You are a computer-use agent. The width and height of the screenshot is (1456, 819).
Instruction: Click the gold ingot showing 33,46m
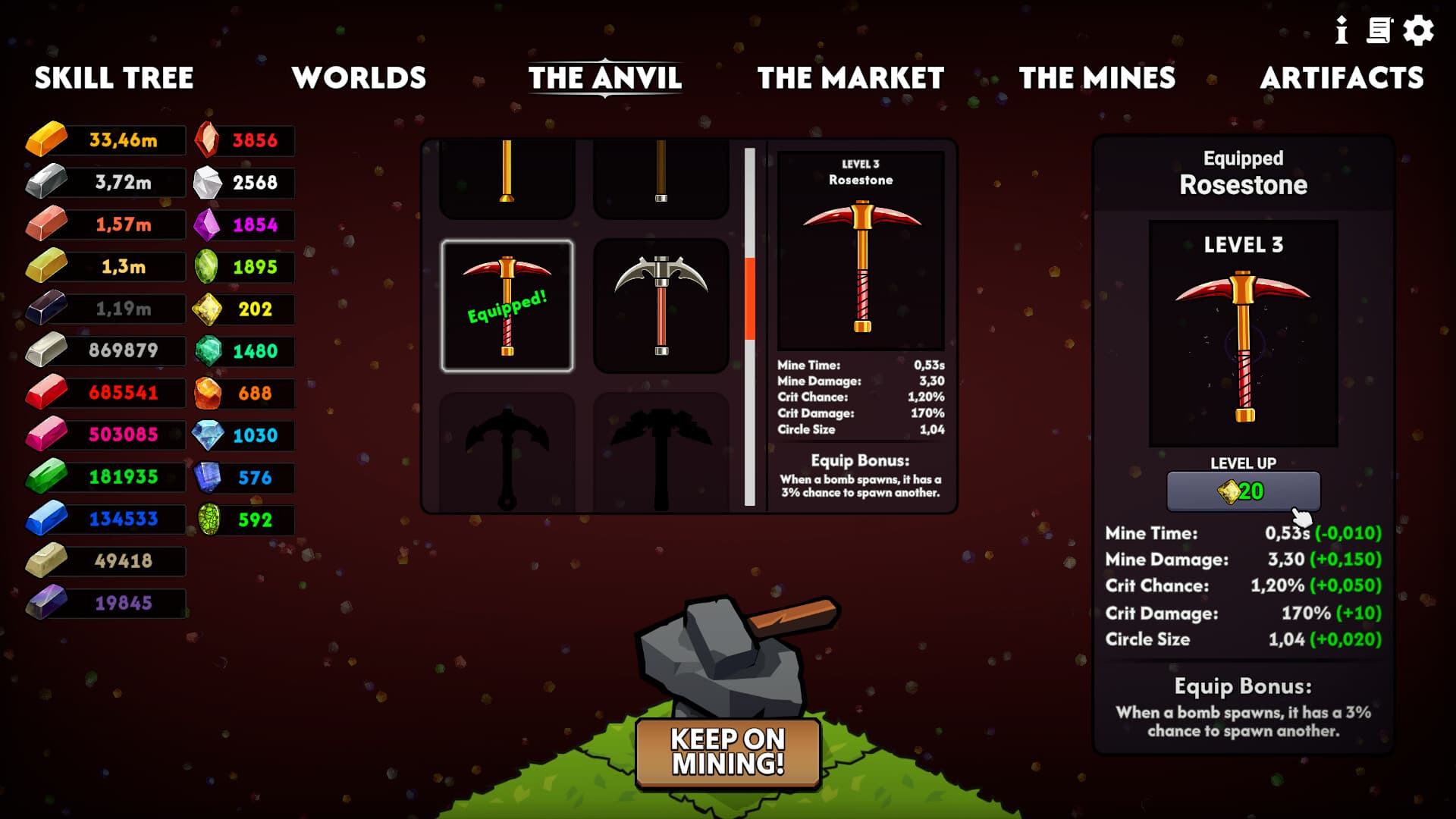pos(105,140)
